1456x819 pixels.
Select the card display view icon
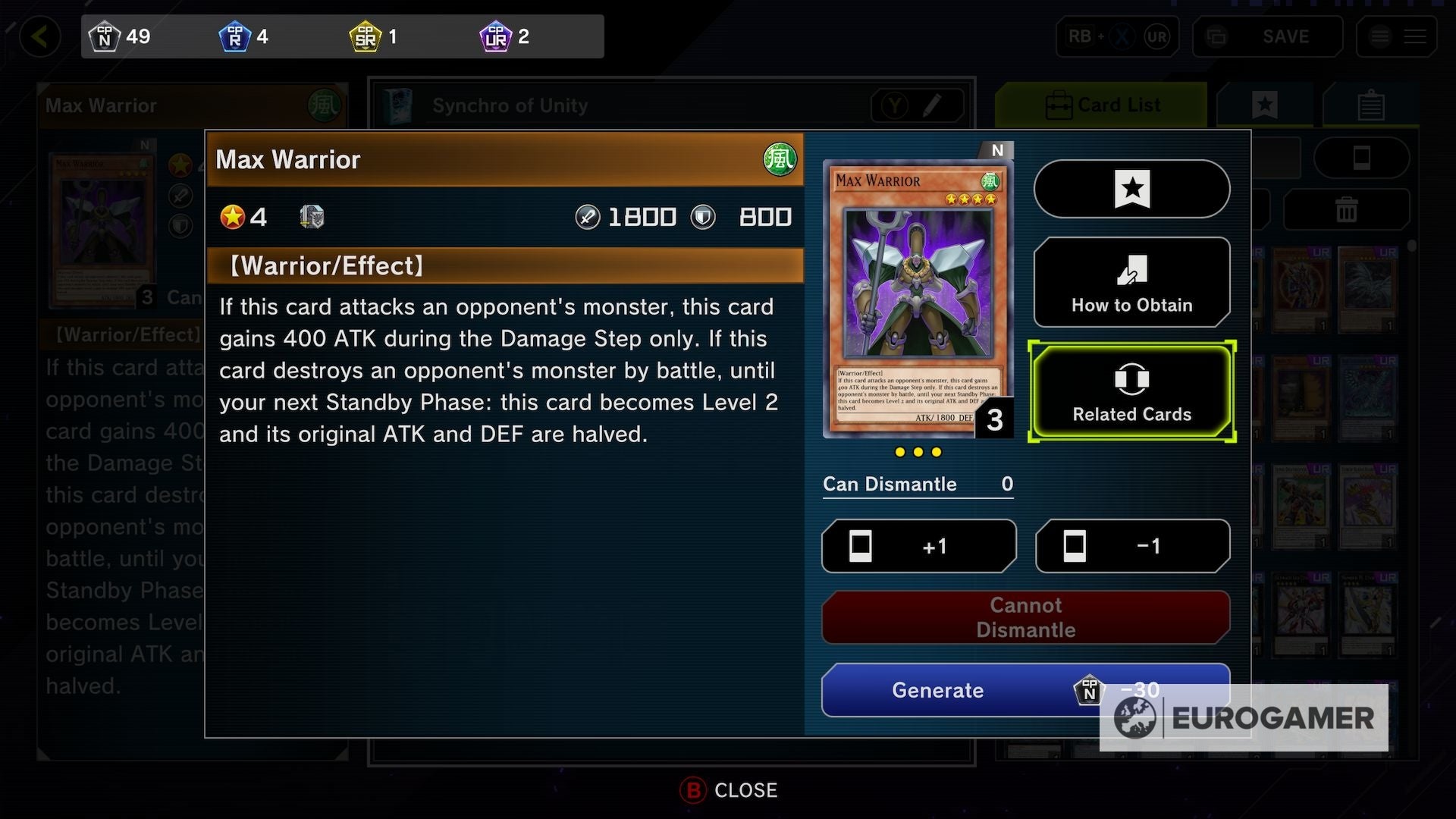click(1362, 157)
